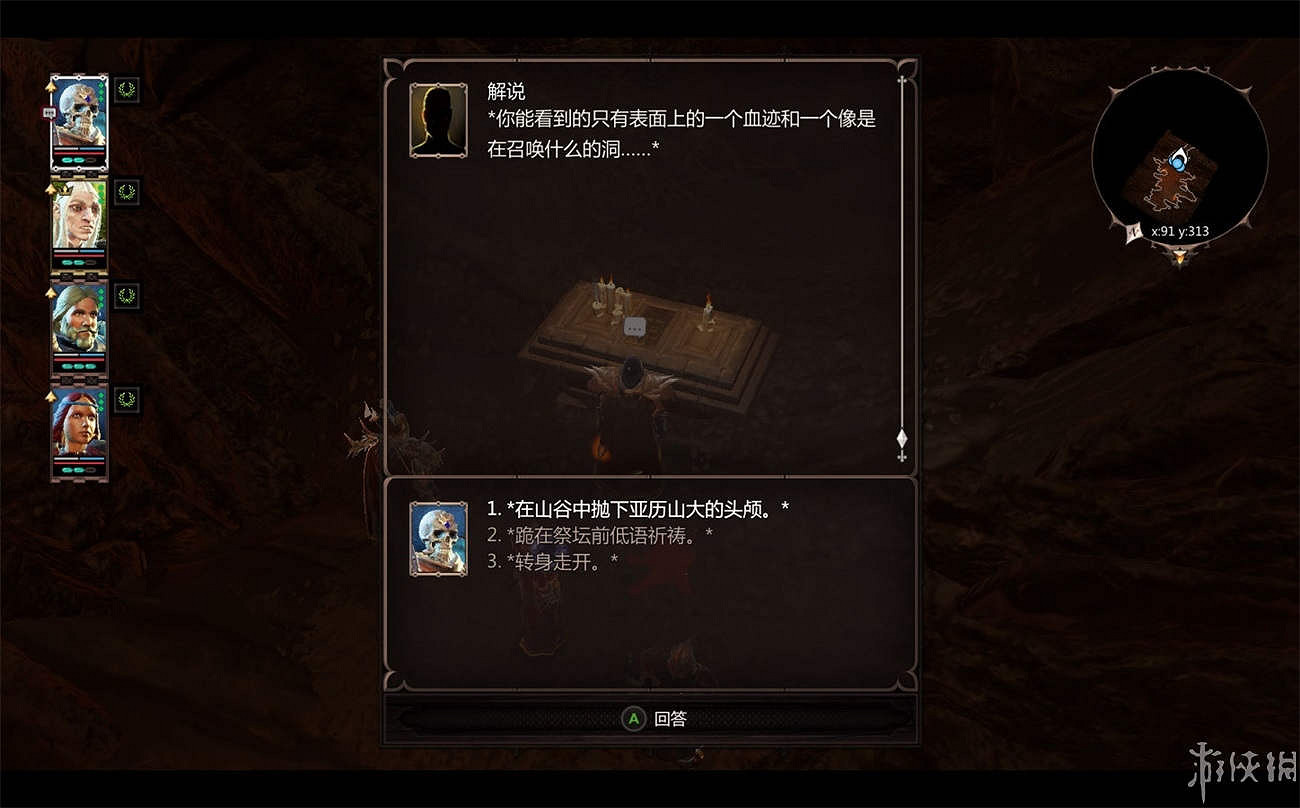Image resolution: width=1300 pixels, height=808 pixels.
Task: Click the diamond scrollbar marker on the dialogue panel
Action: click(x=900, y=438)
